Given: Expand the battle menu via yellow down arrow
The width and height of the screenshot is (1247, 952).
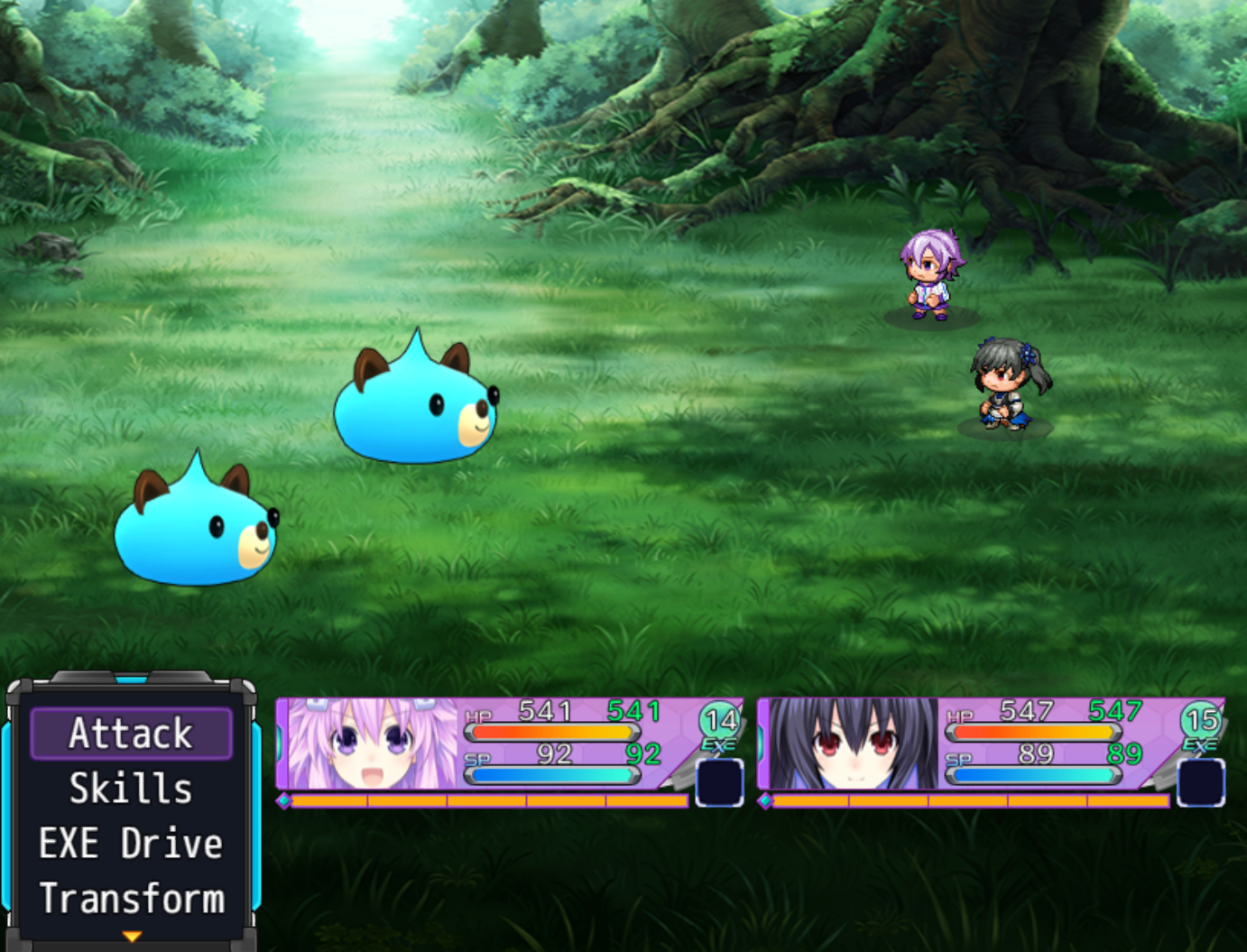Looking at the screenshot, I should [x=132, y=936].
